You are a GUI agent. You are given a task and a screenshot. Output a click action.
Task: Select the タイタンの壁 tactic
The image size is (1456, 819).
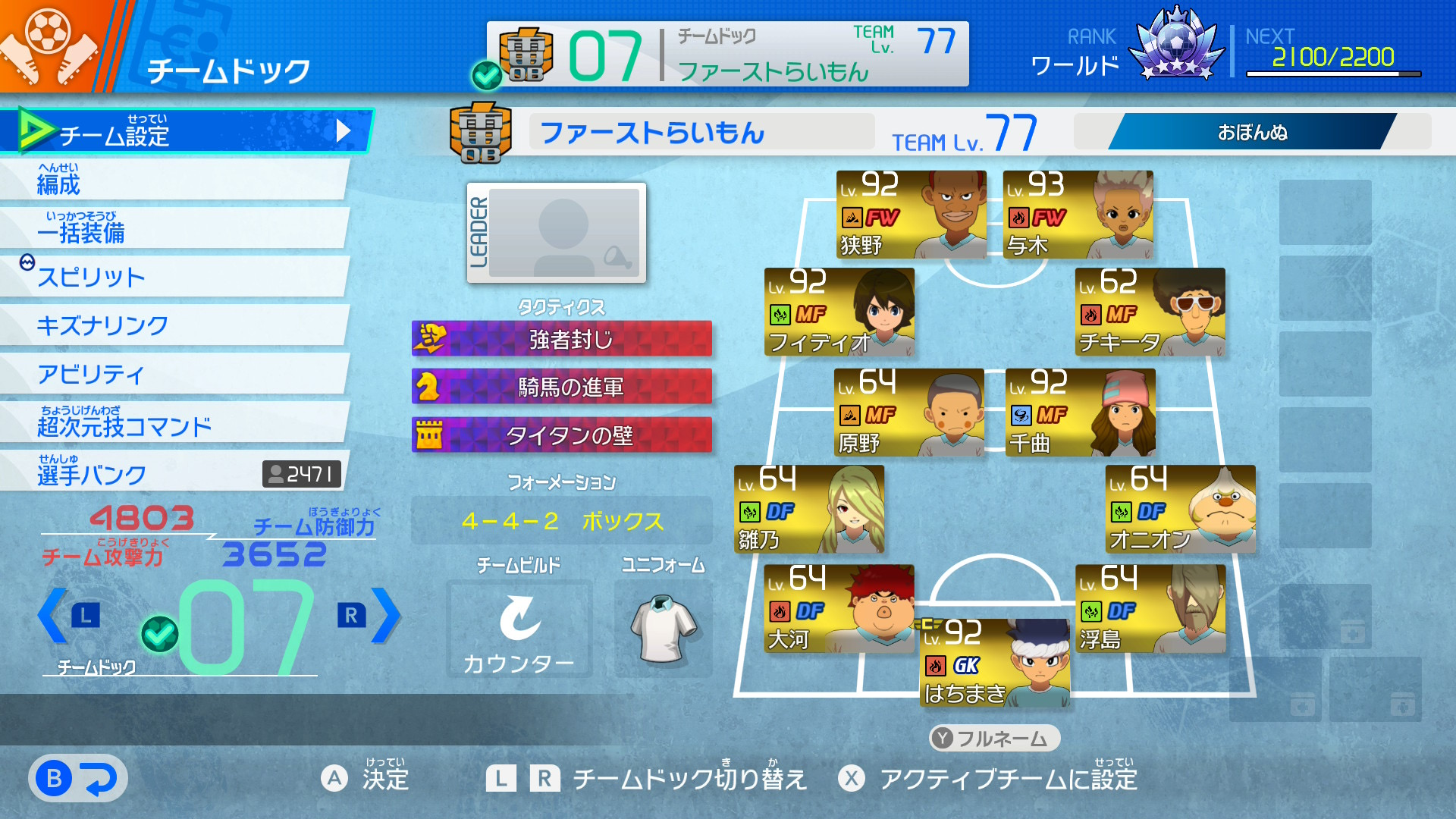[561, 435]
